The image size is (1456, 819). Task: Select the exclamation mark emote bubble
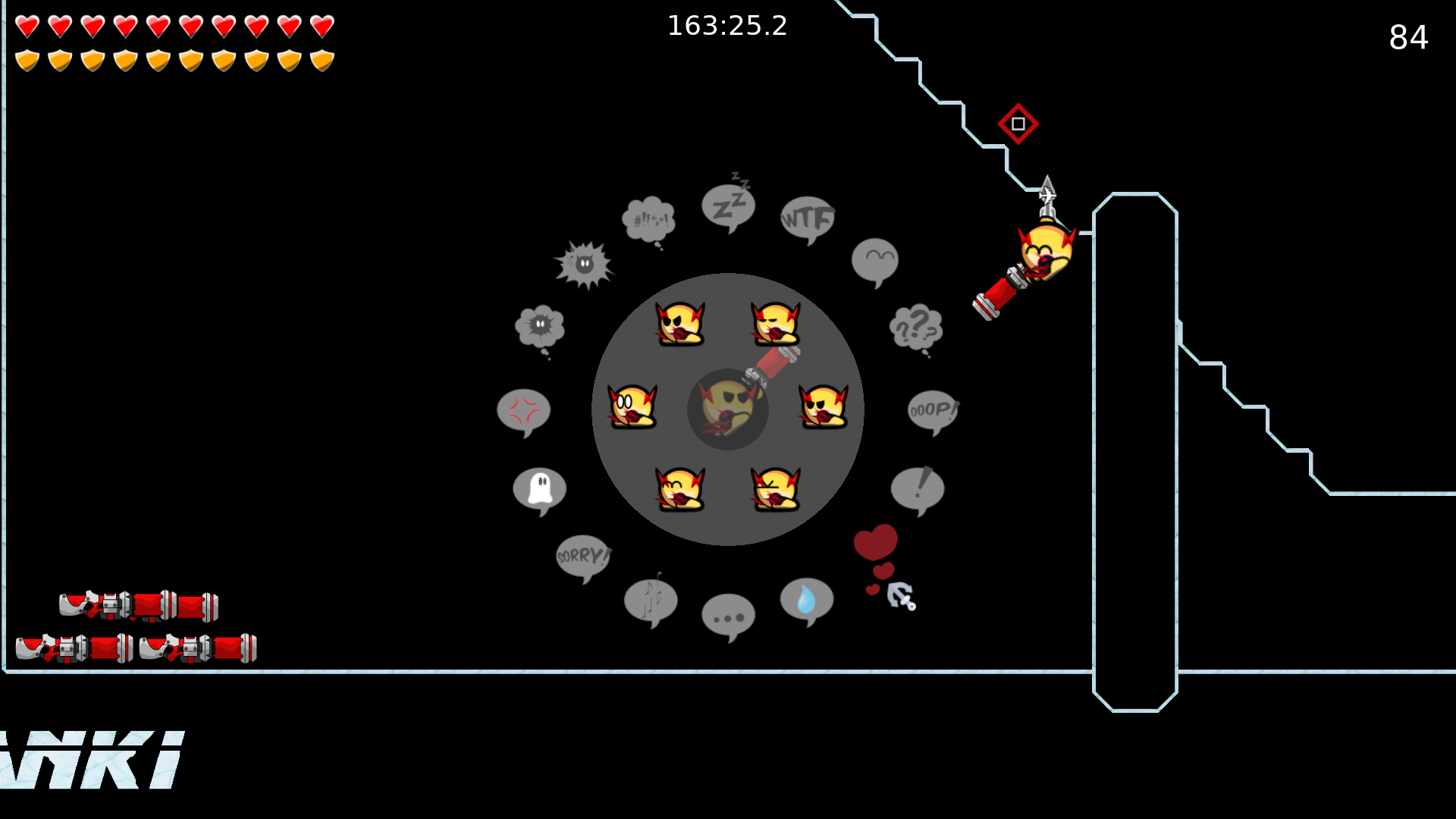(x=918, y=489)
